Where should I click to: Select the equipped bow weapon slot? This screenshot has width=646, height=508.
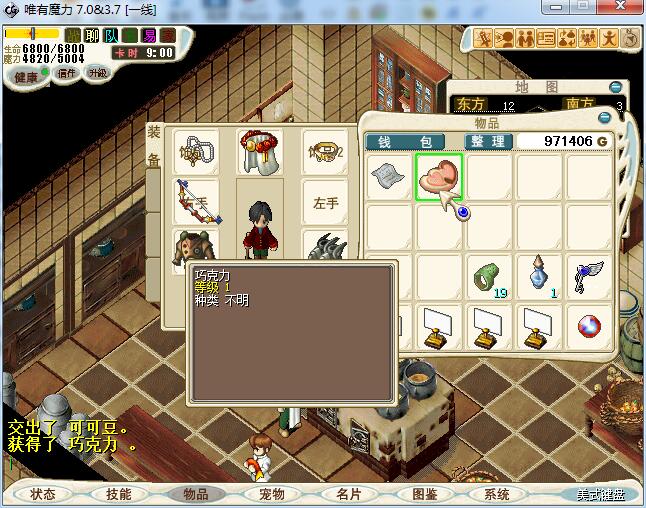[196, 200]
